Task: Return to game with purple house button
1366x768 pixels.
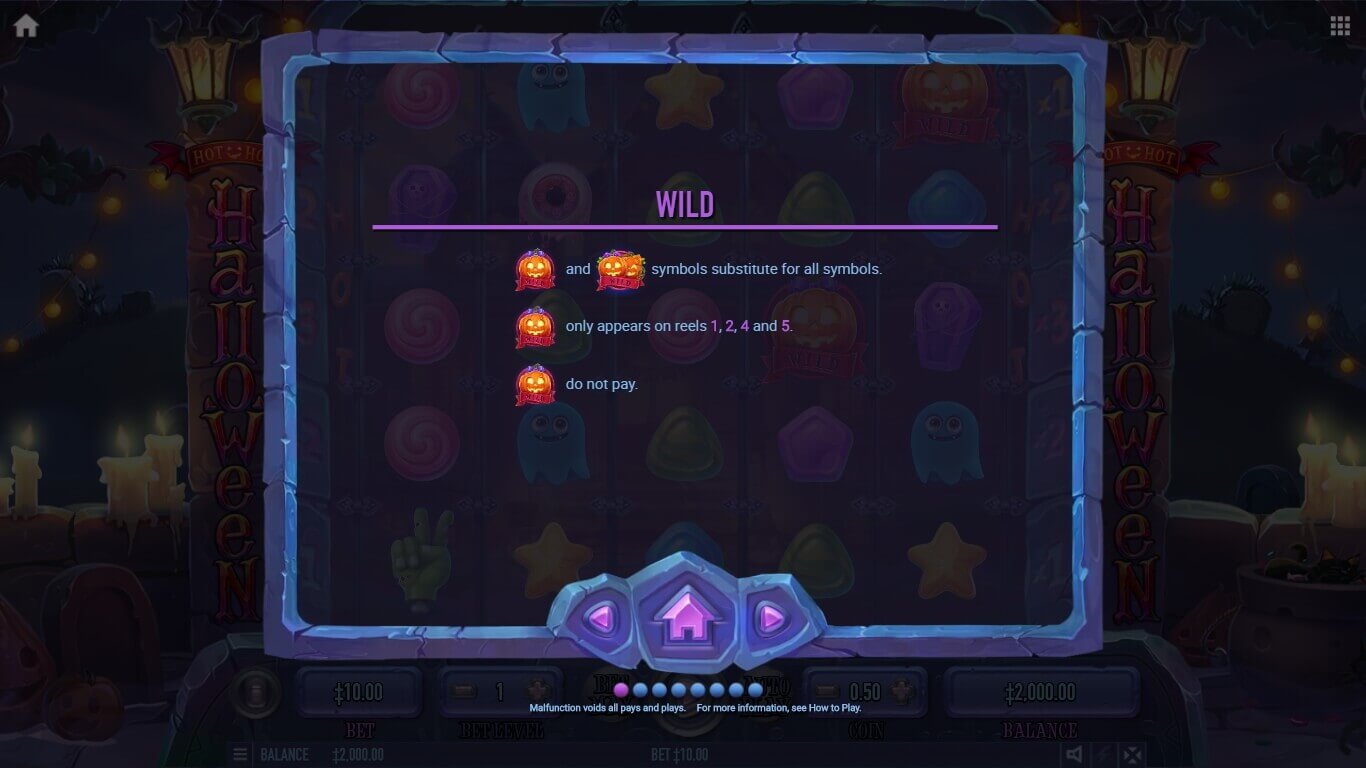Action: (x=685, y=616)
